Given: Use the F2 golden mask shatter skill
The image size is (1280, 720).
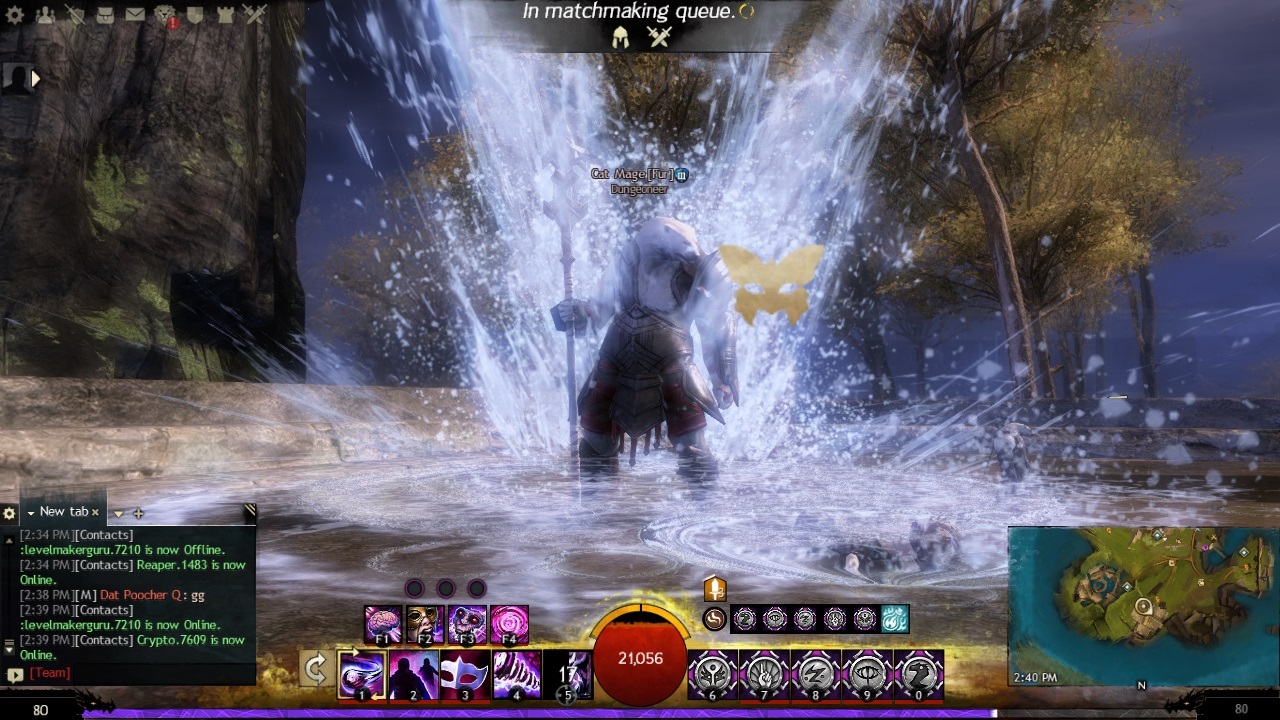Looking at the screenshot, I should pos(425,625).
